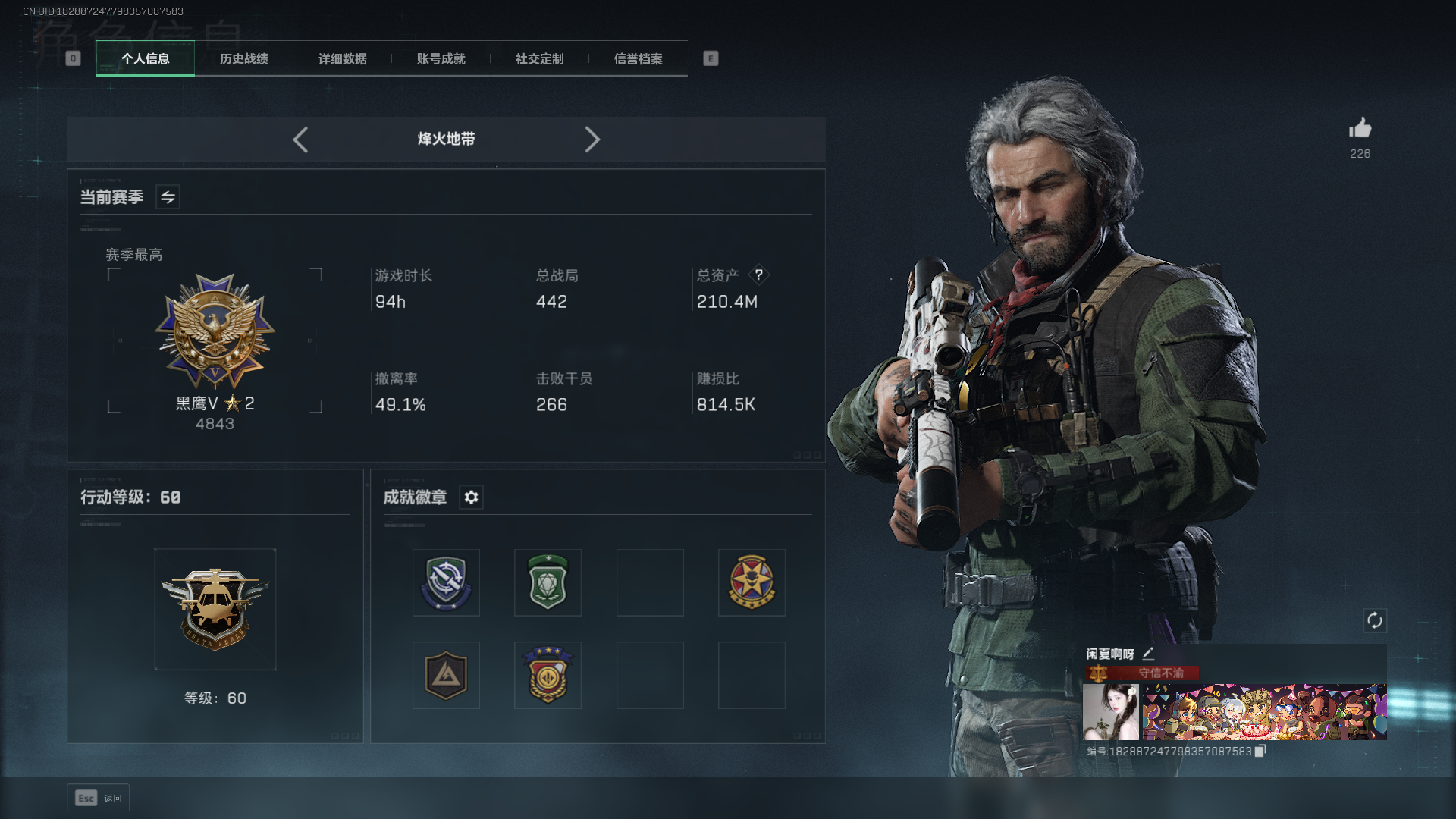
Task: Copy the player ID number
Action: click(1260, 751)
